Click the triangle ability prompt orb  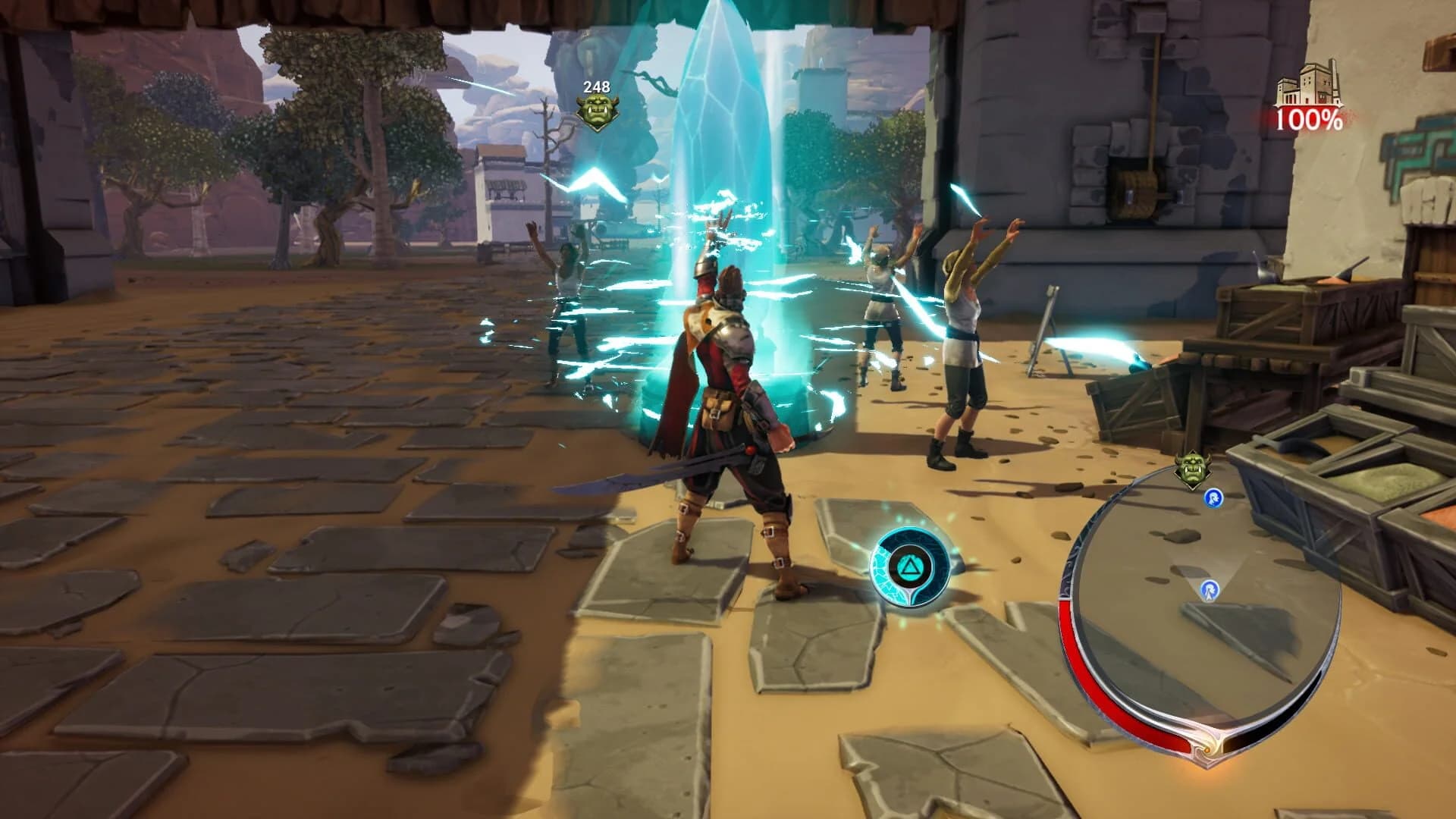(911, 567)
